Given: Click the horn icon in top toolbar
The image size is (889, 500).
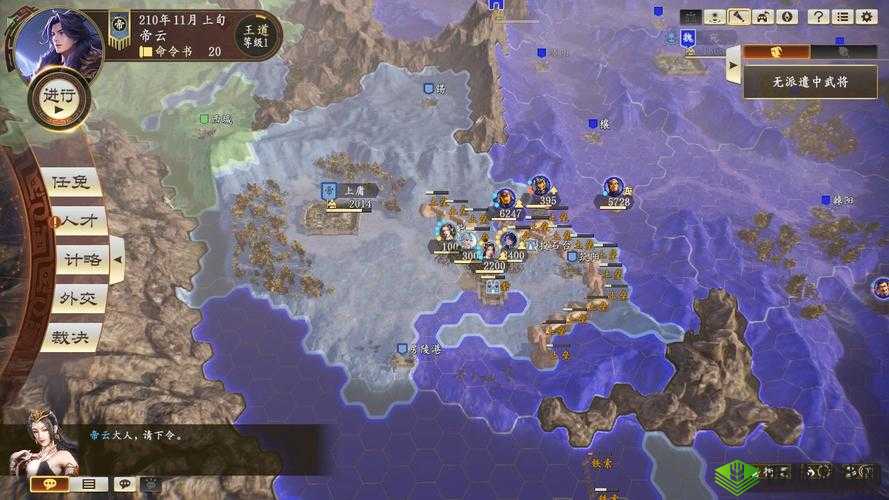Looking at the screenshot, I should coord(738,16).
